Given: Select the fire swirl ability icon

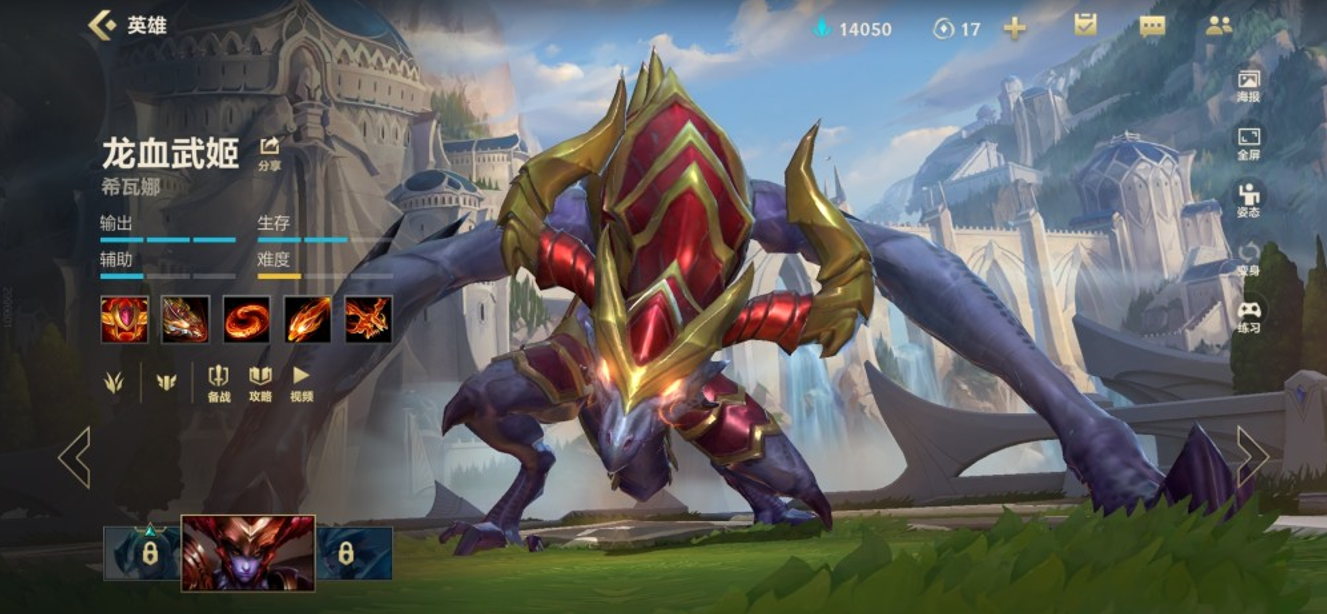Looking at the screenshot, I should coord(246,320).
